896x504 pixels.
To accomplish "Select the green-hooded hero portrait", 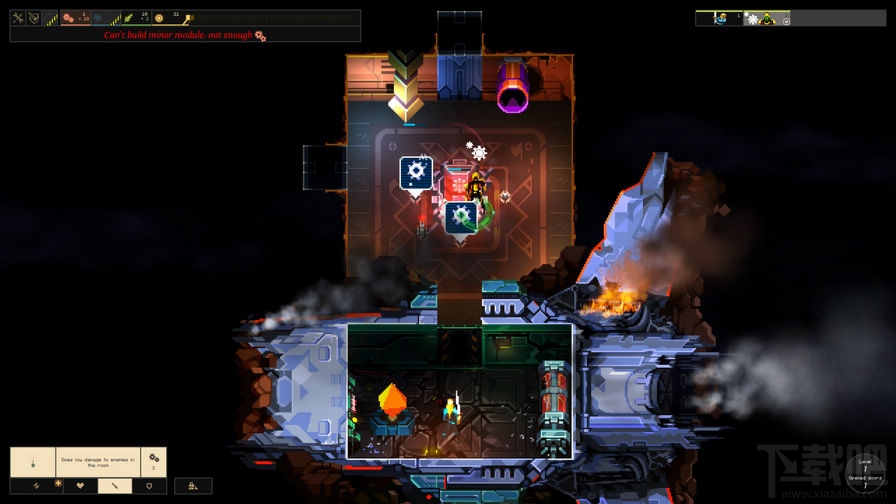I will point(767,18).
